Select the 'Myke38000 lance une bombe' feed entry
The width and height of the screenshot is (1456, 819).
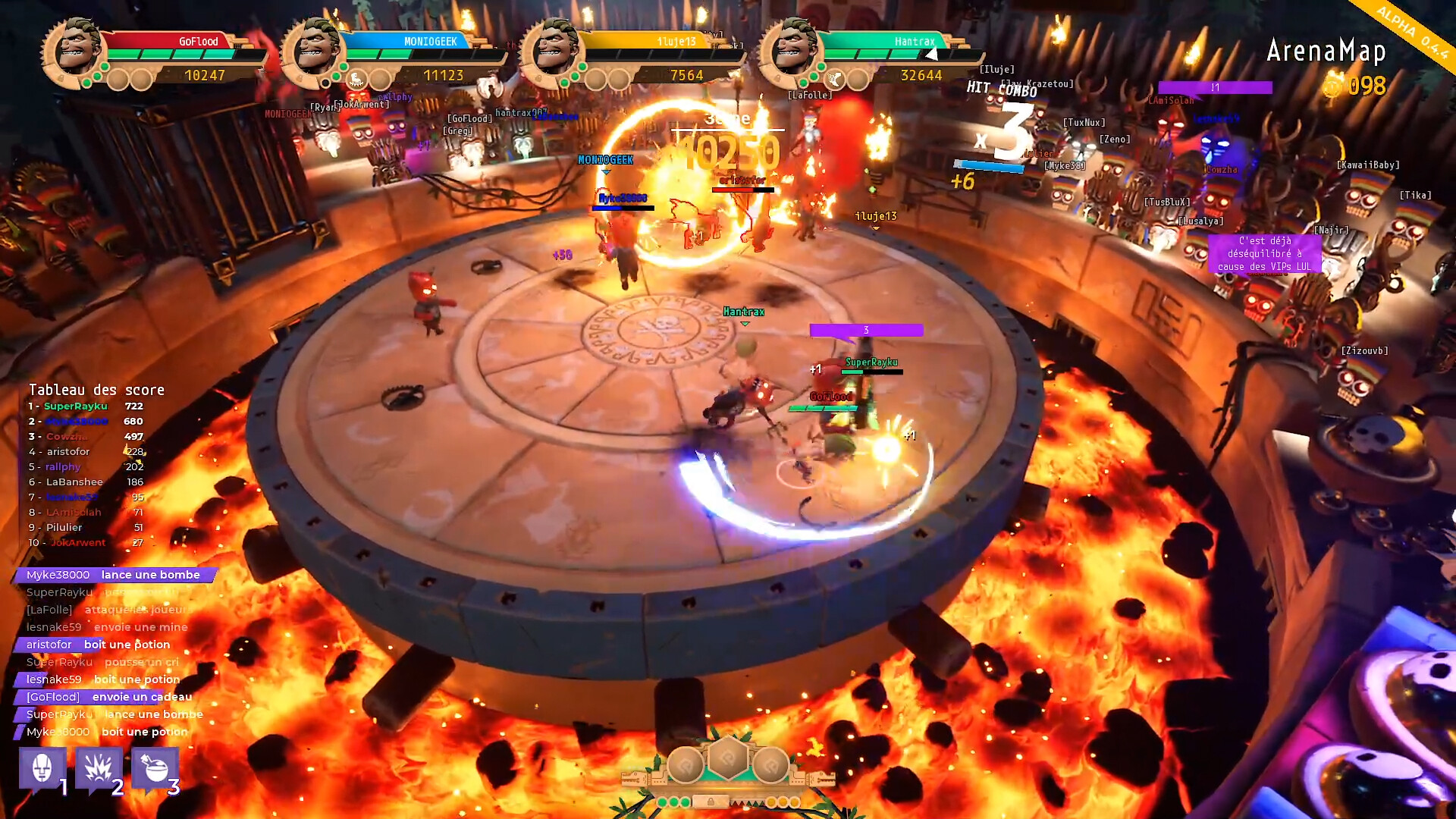click(x=114, y=575)
